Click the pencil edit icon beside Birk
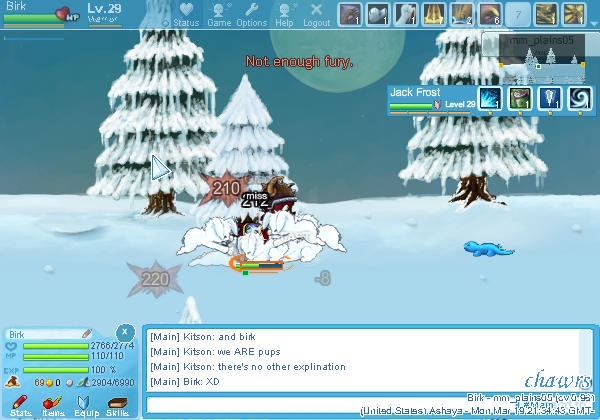600x420 pixels. [x=87, y=333]
